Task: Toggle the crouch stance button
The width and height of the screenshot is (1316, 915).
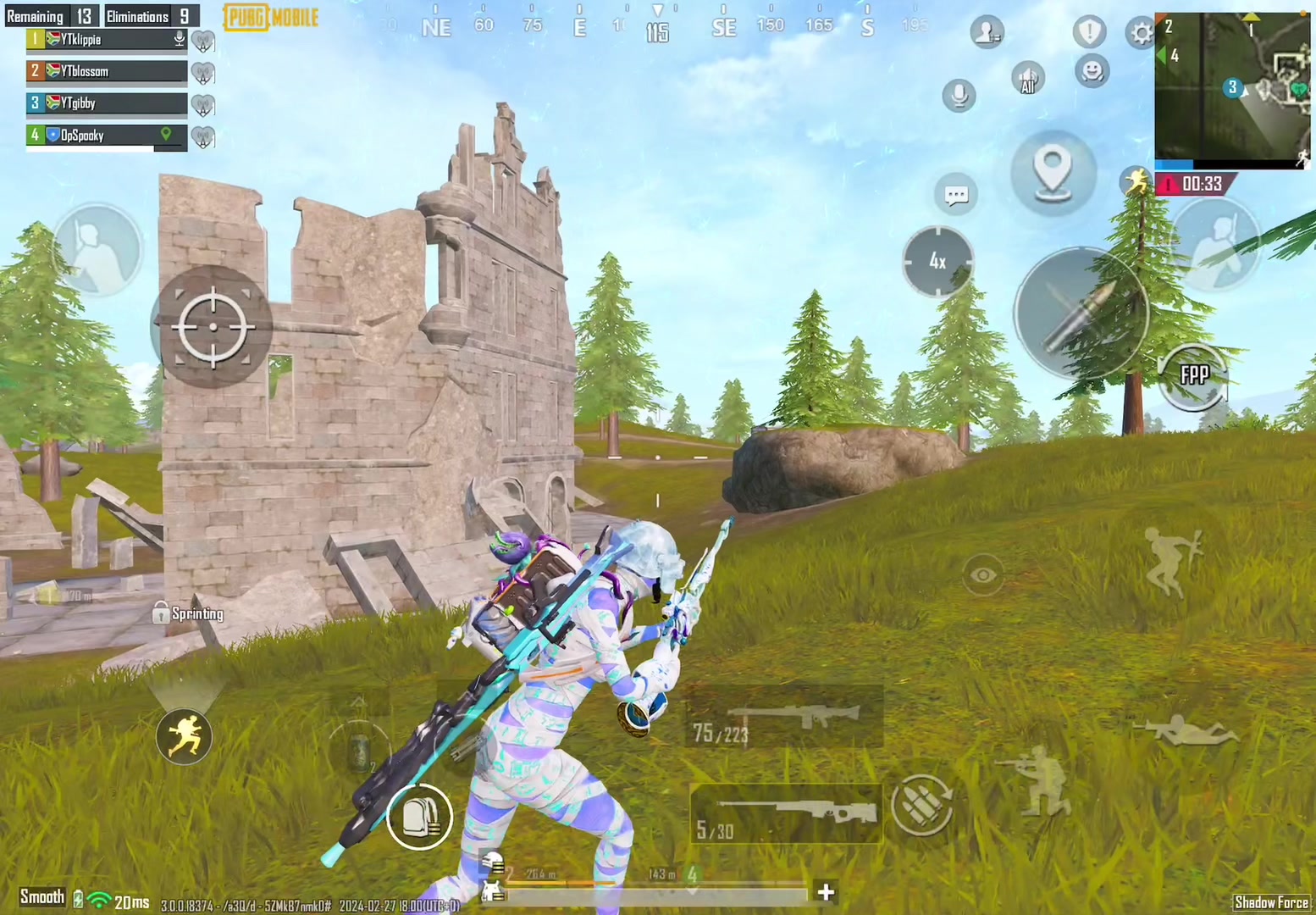Action: [1040, 780]
